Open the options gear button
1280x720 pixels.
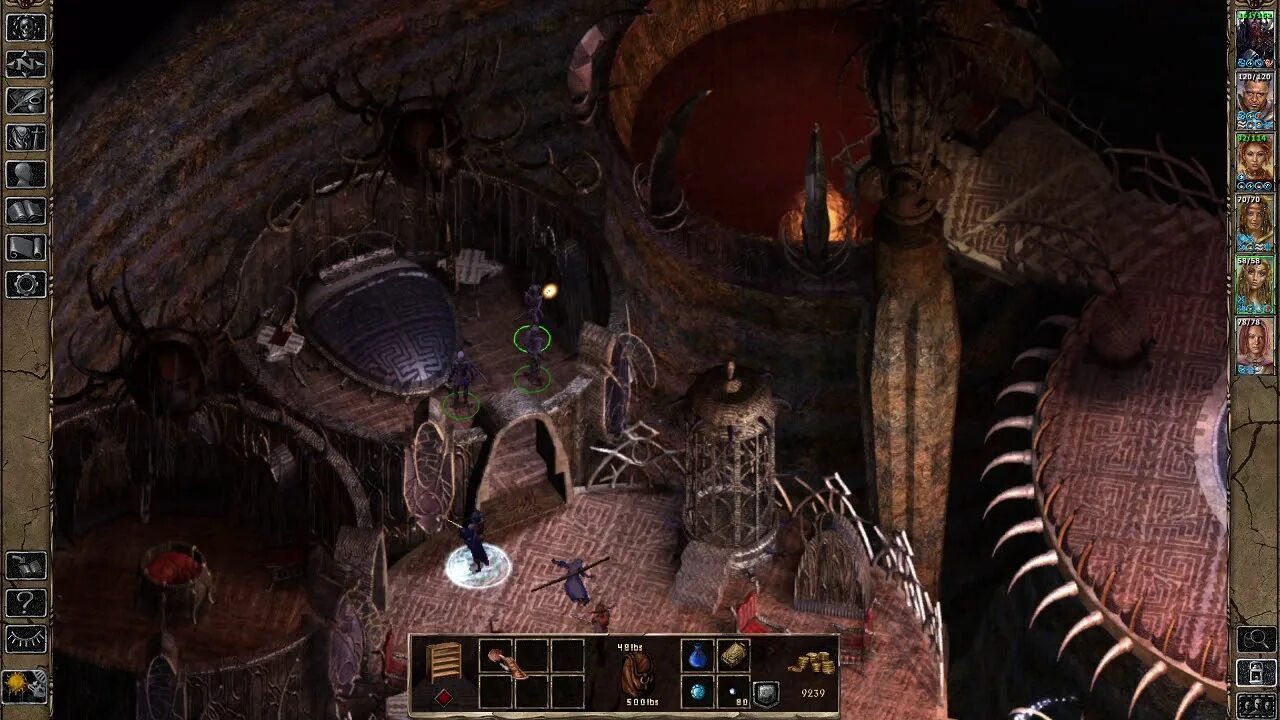point(26,284)
